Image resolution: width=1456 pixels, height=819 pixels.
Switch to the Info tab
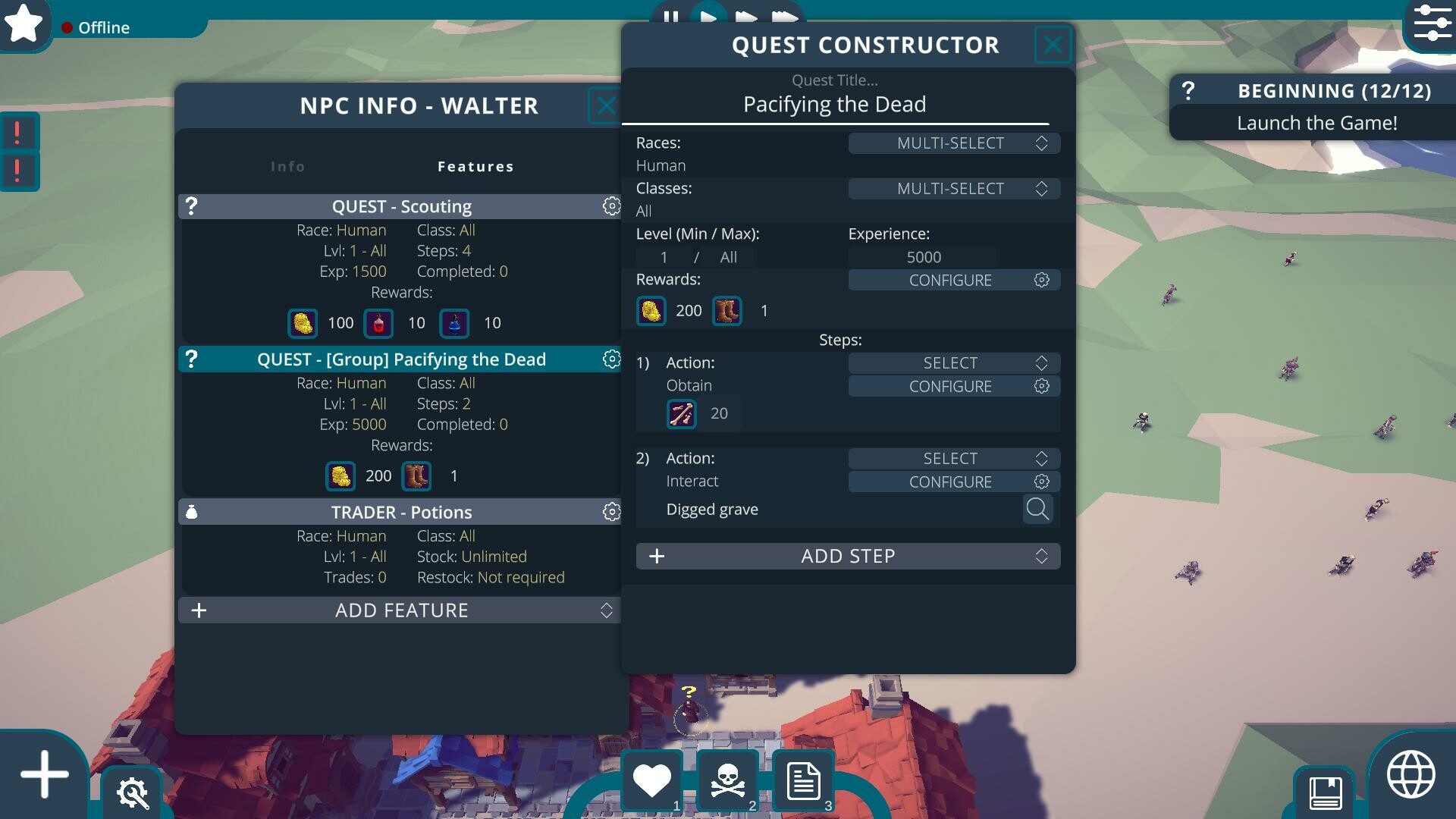click(x=288, y=166)
